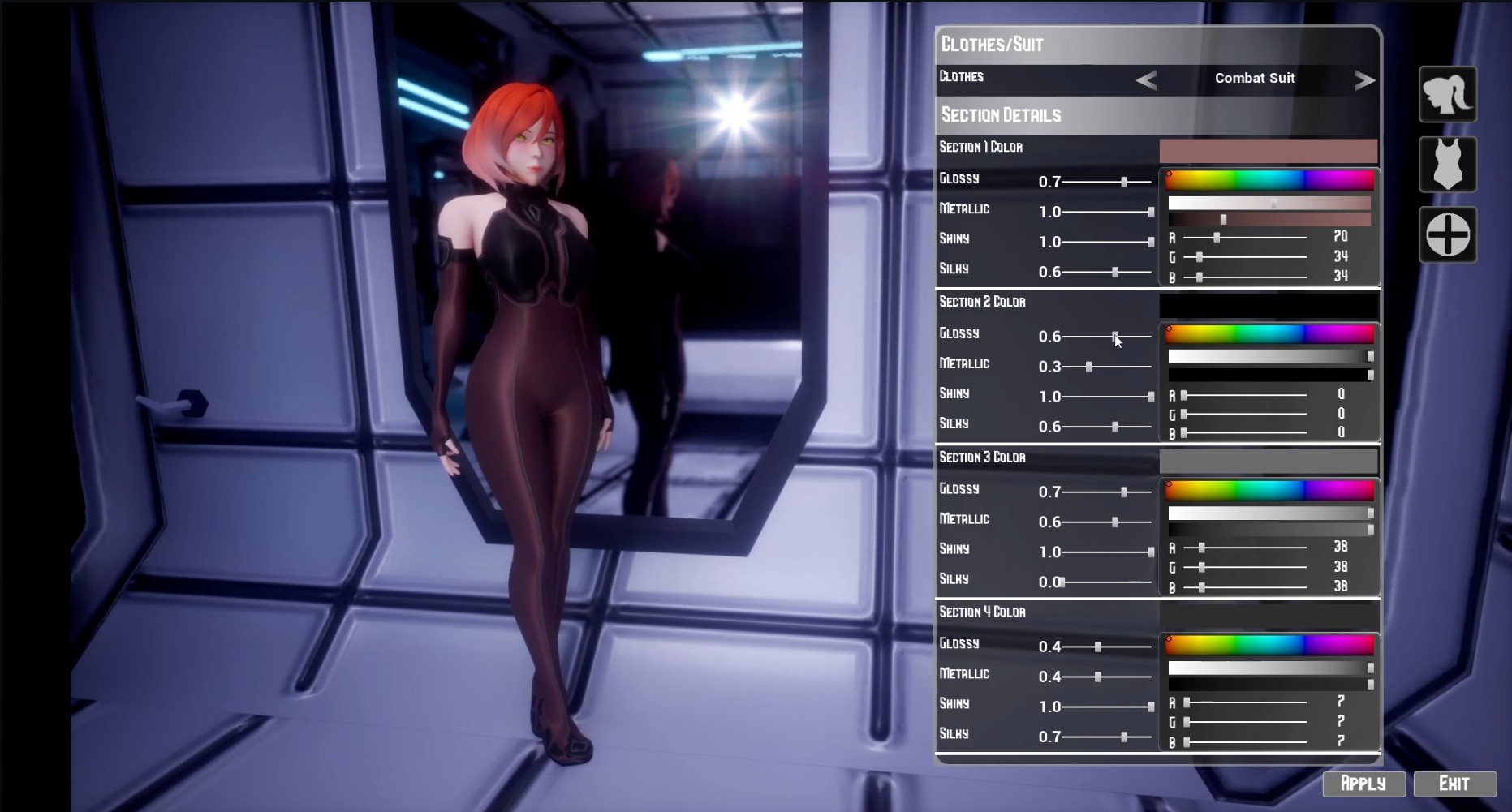Adjust Section 1 Glossy slider

tap(1124, 182)
